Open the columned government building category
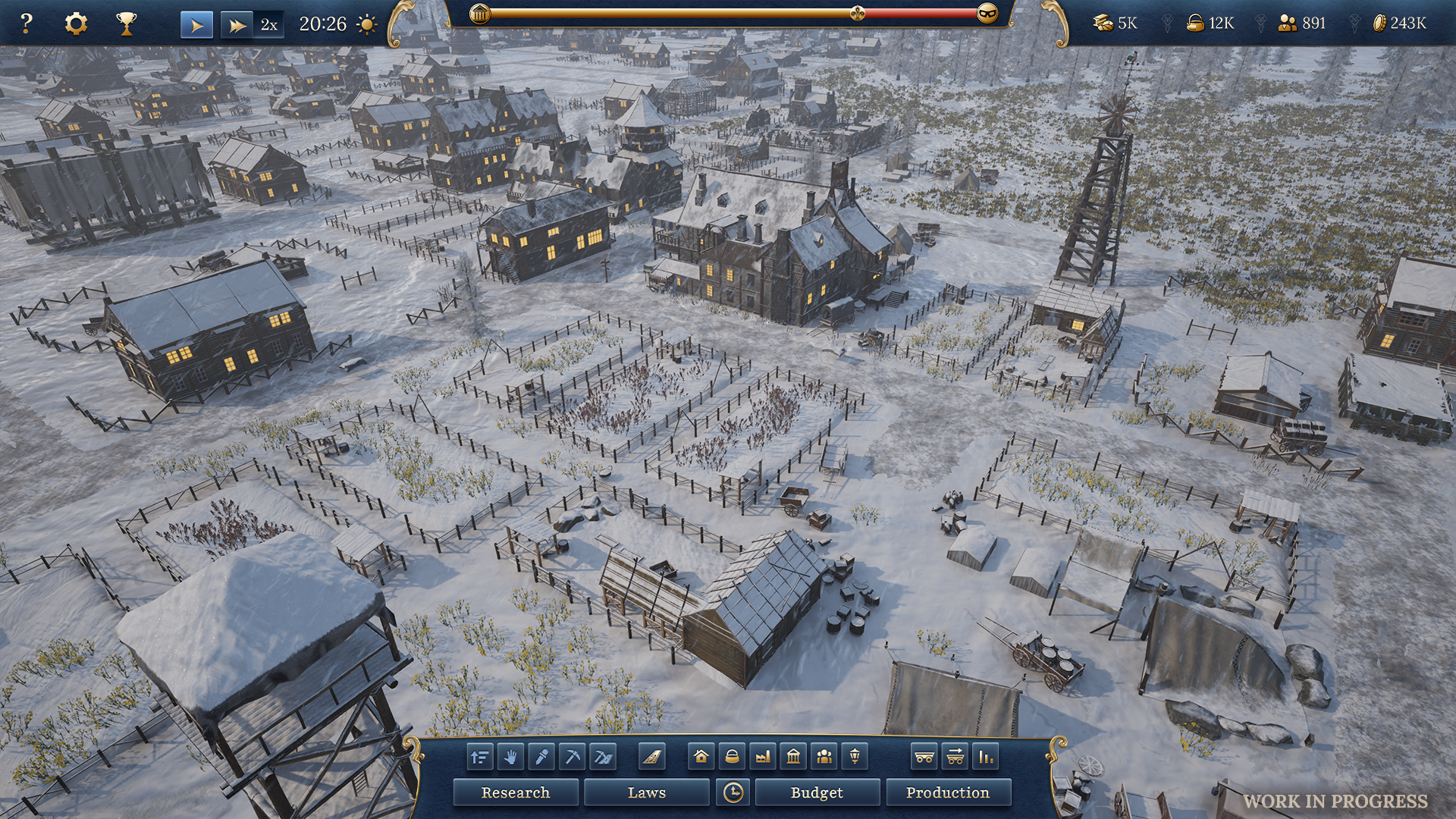 (x=793, y=757)
